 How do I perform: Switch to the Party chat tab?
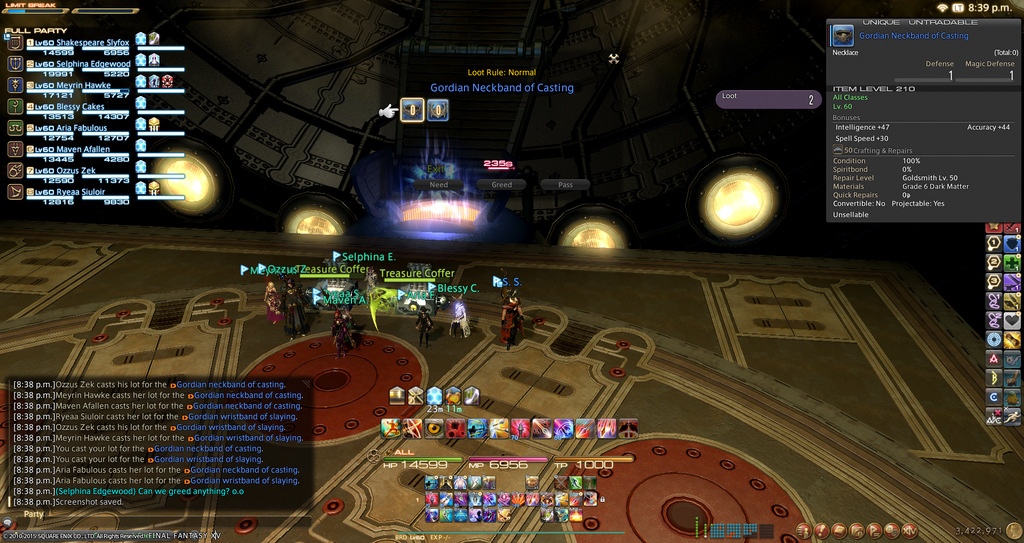click(x=34, y=514)
